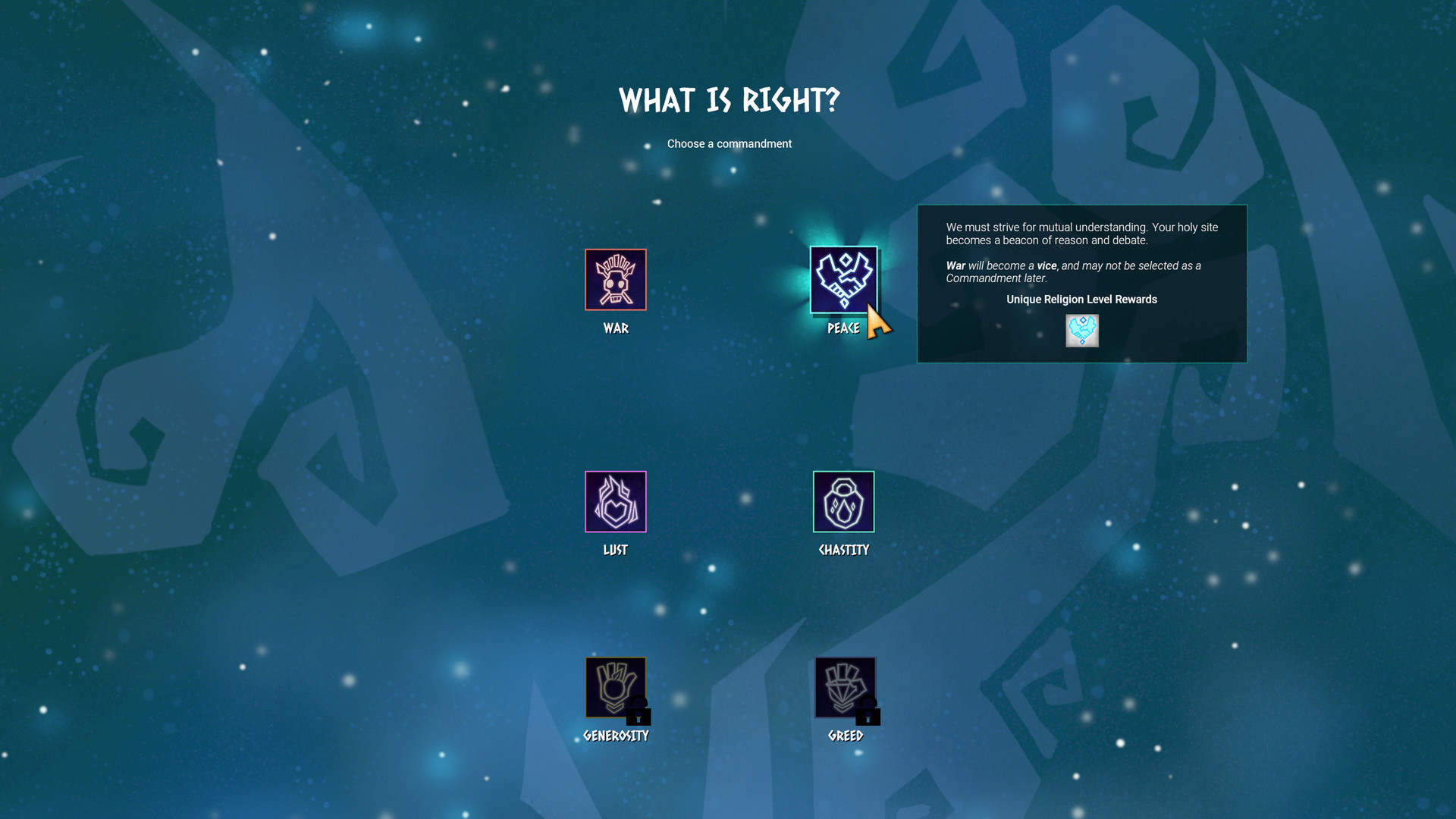The height and width of the screenshot is (819, 1456).
Task: Click the dove emblem inside the Peace tile
Action: (843, 278)
